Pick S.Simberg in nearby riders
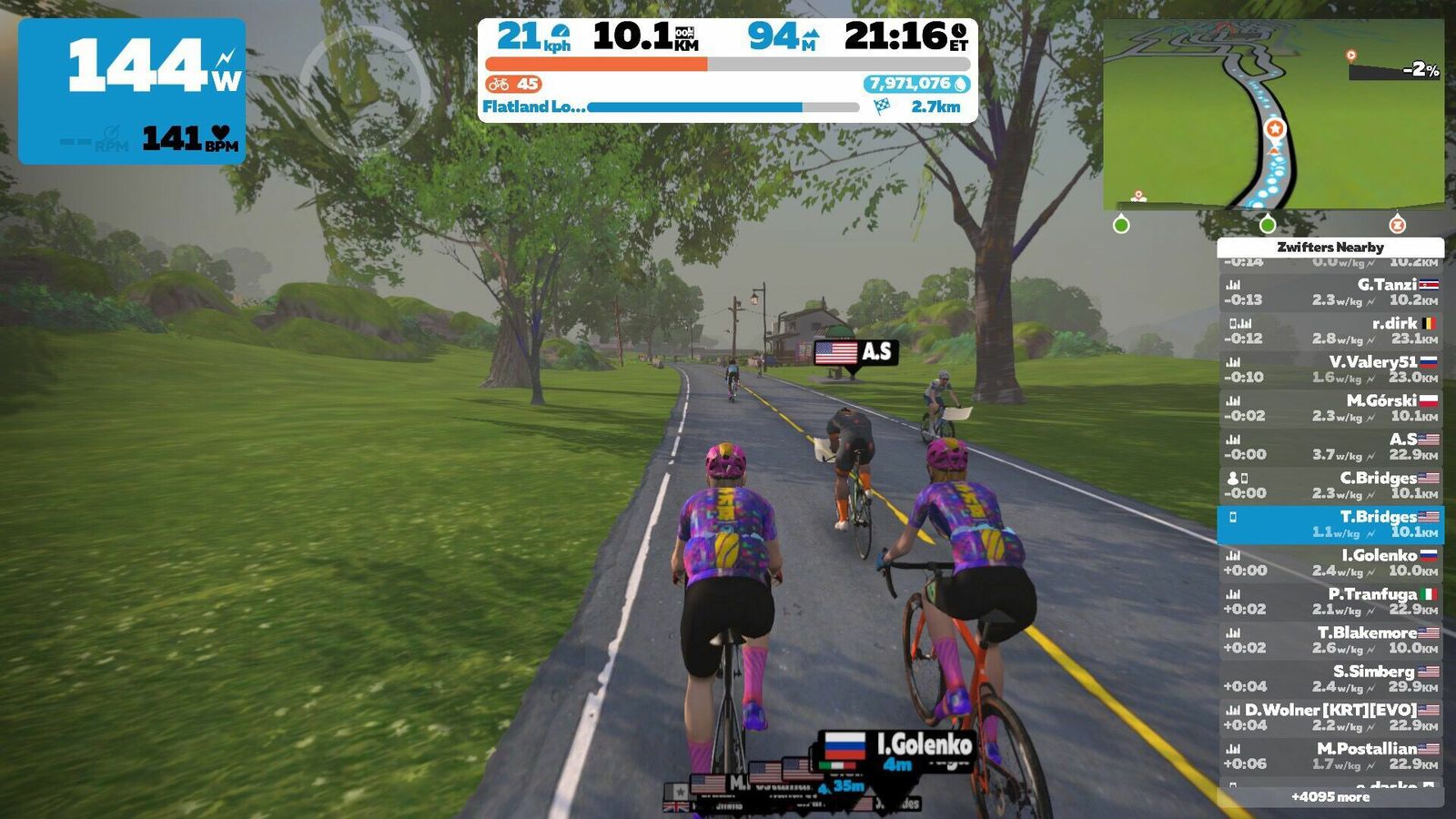The image size is (1456, 819). click(1330, 679)
